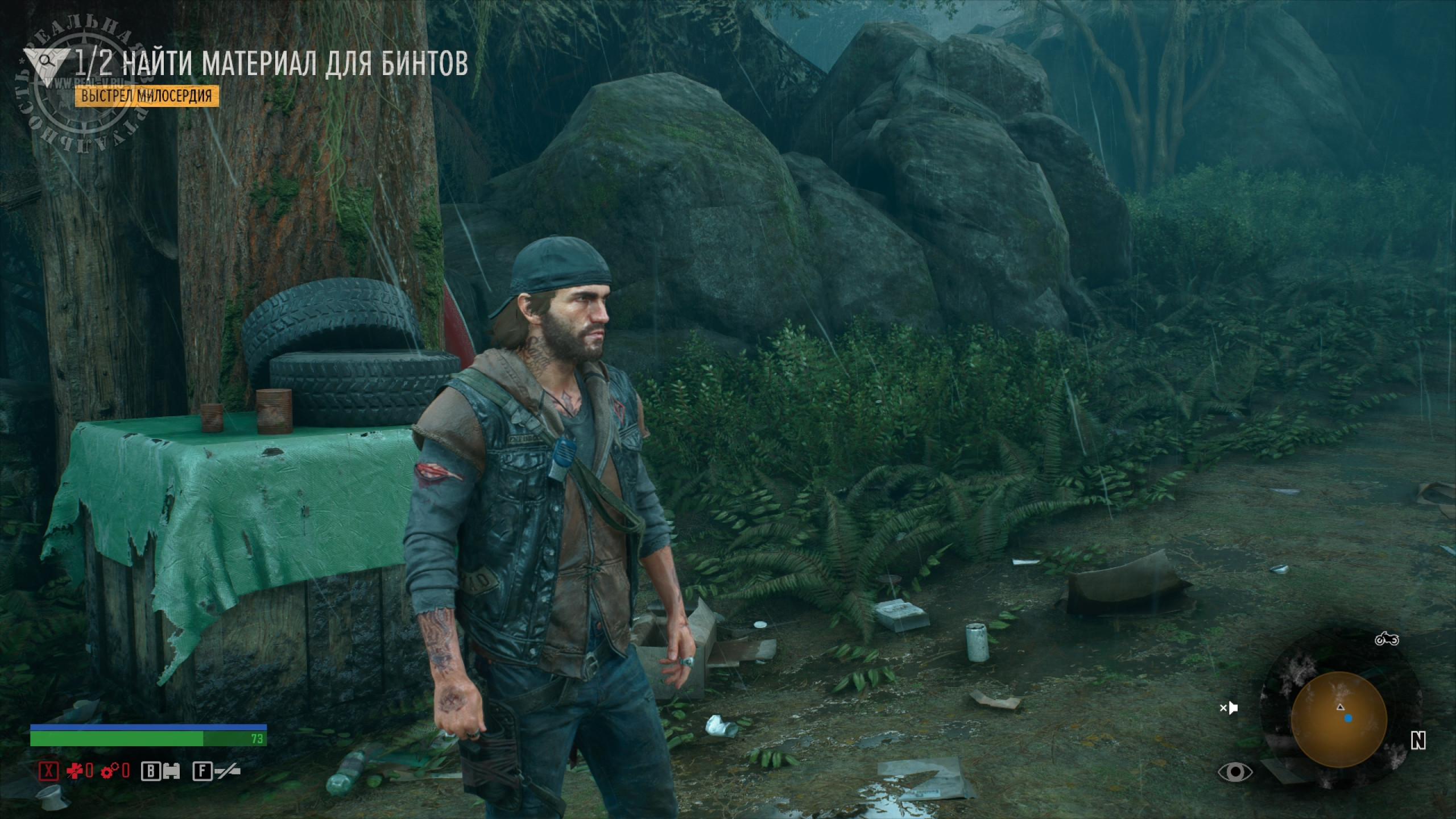
Task: Click the north compass N marker
Action: click(x=1418, y=741)
